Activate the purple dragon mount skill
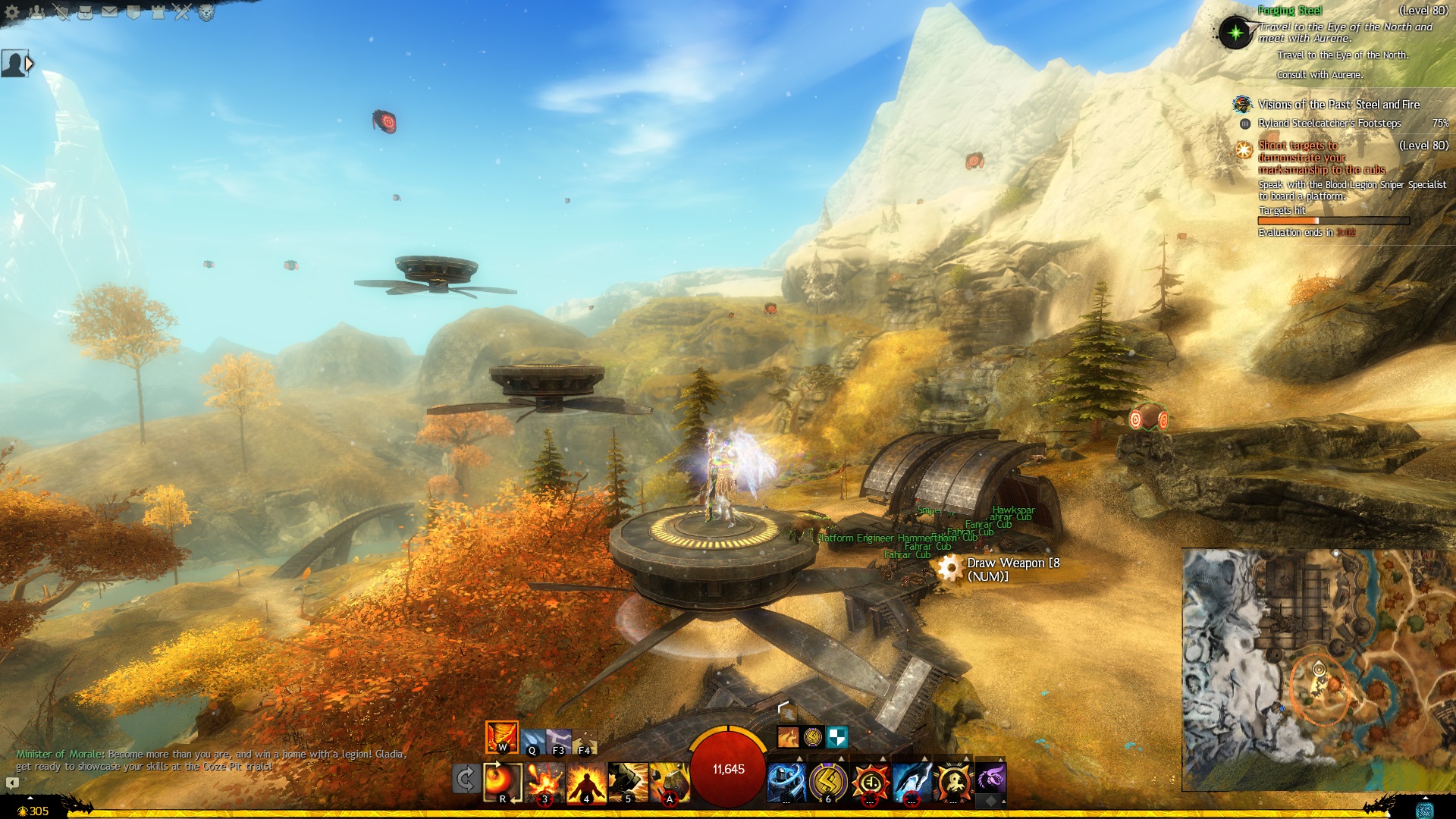1456x819 pixels. tap(990, 777)
